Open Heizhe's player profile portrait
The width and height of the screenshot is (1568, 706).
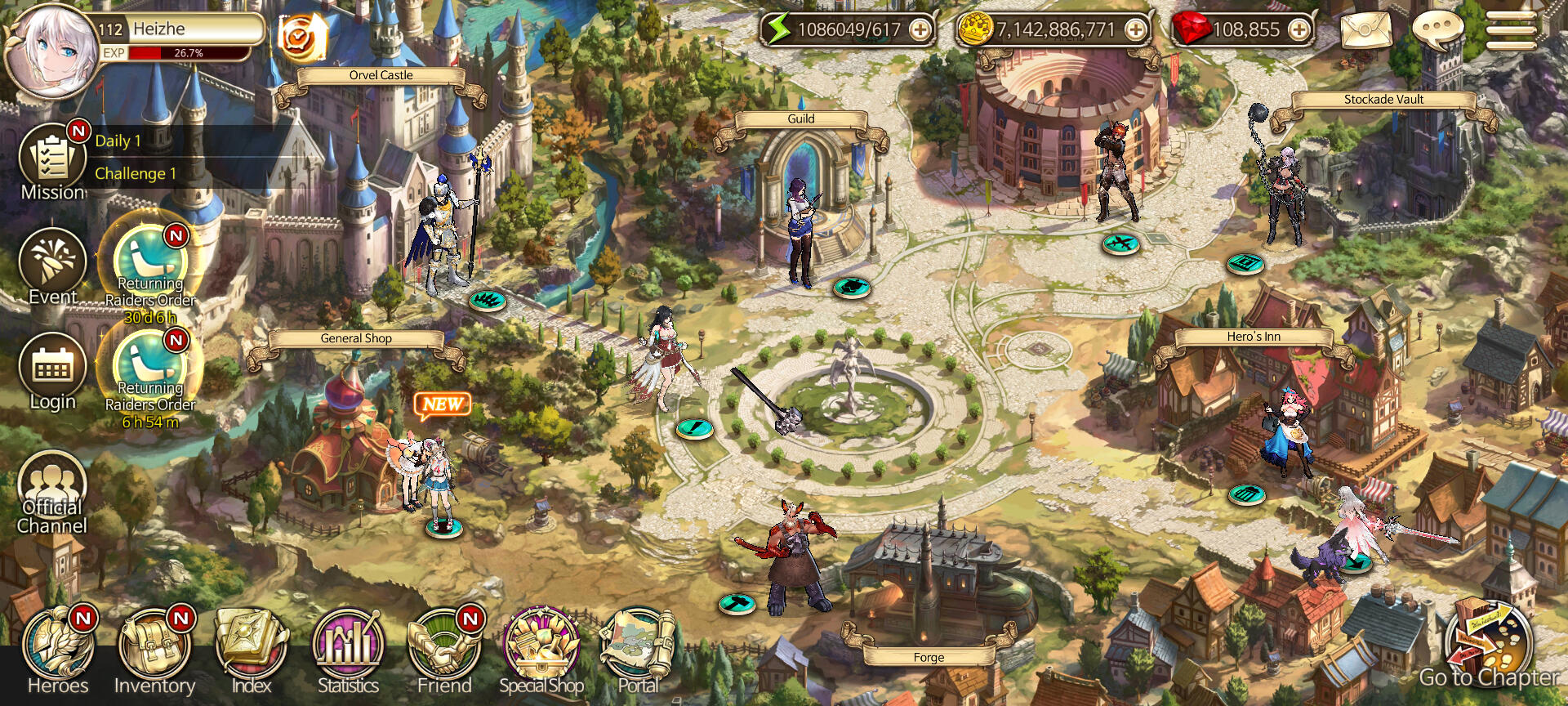point(51,51)
